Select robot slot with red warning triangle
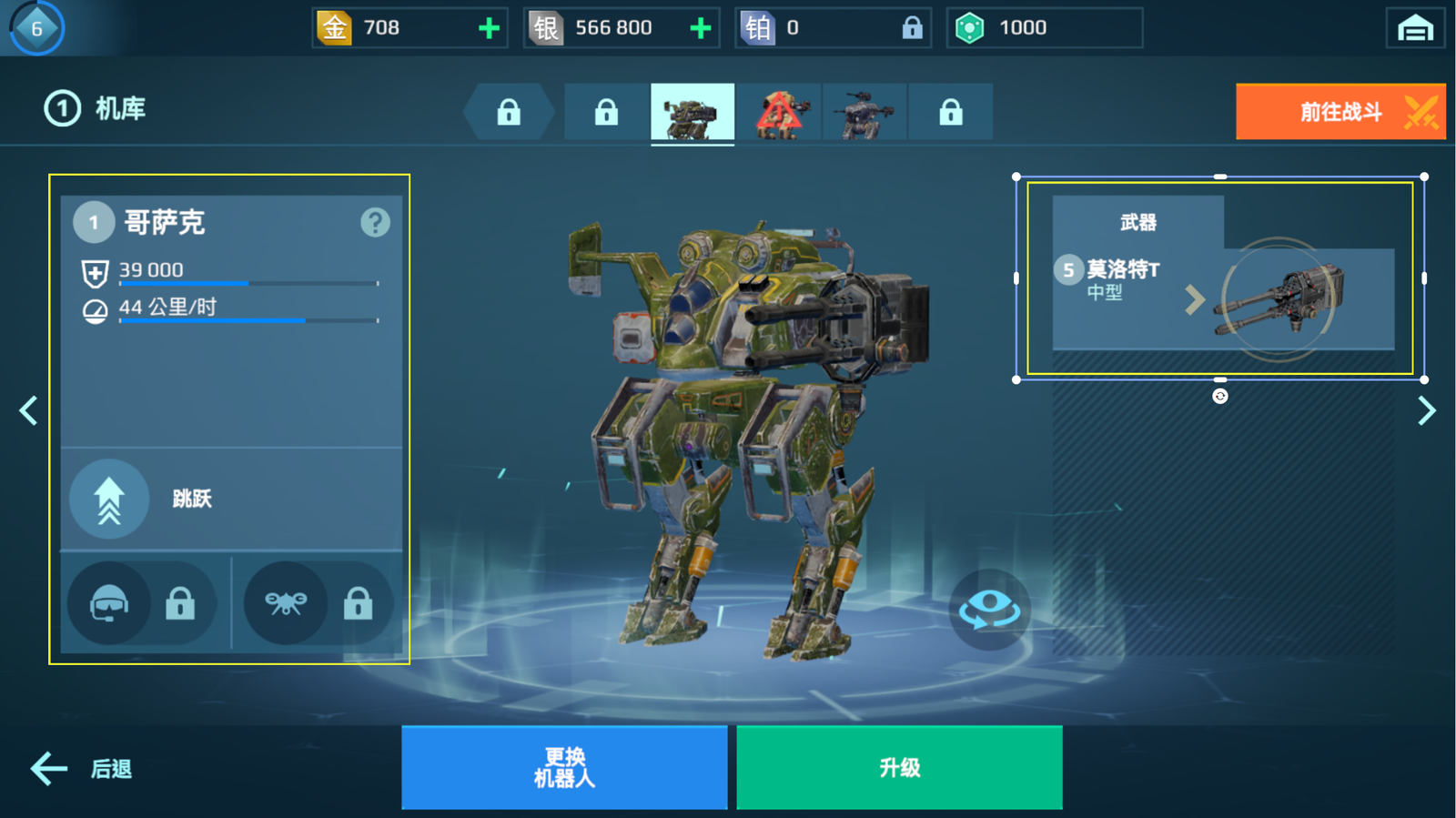Screen dimensions: 1456x818 click(779, 113)
